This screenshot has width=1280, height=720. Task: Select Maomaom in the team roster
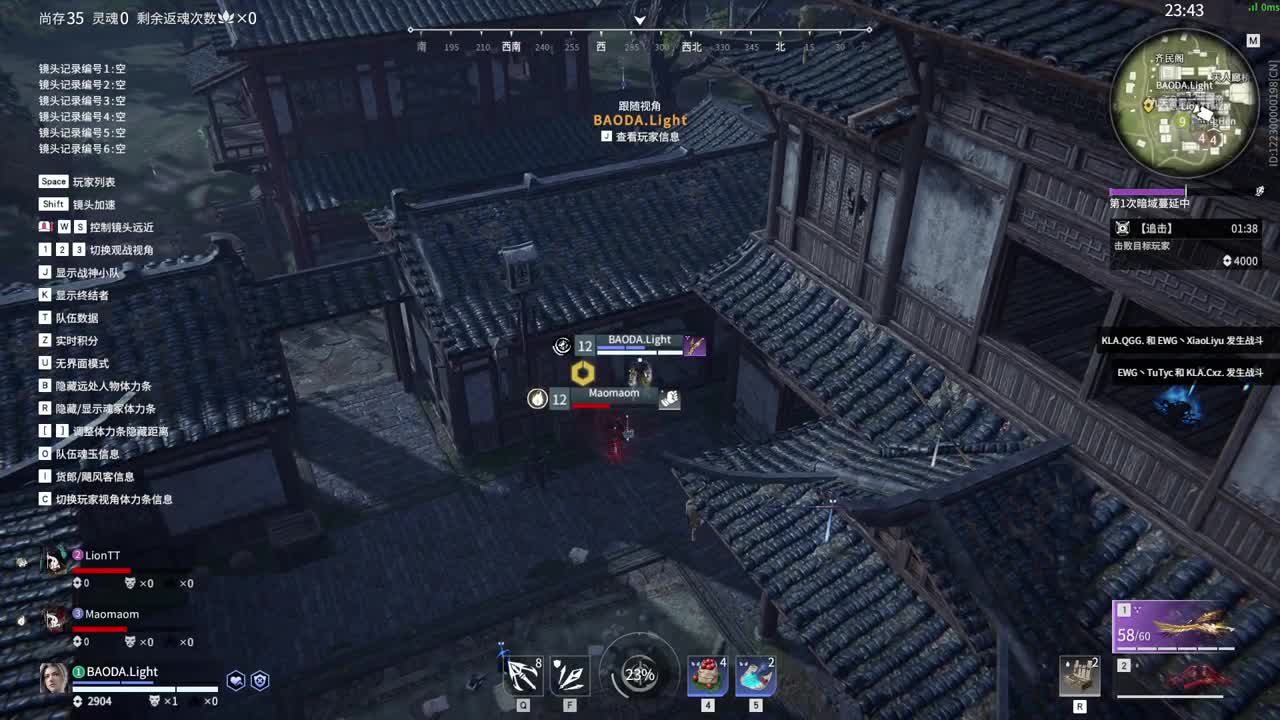[x=110, y=614]
